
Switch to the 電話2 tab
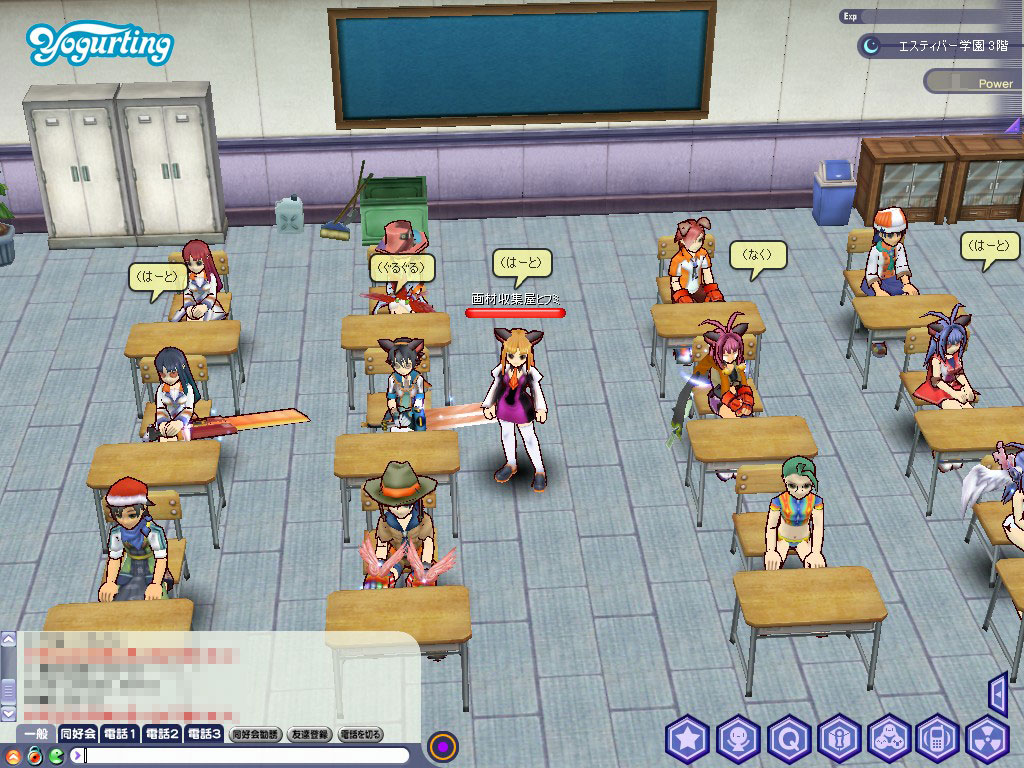pos(162,734)
